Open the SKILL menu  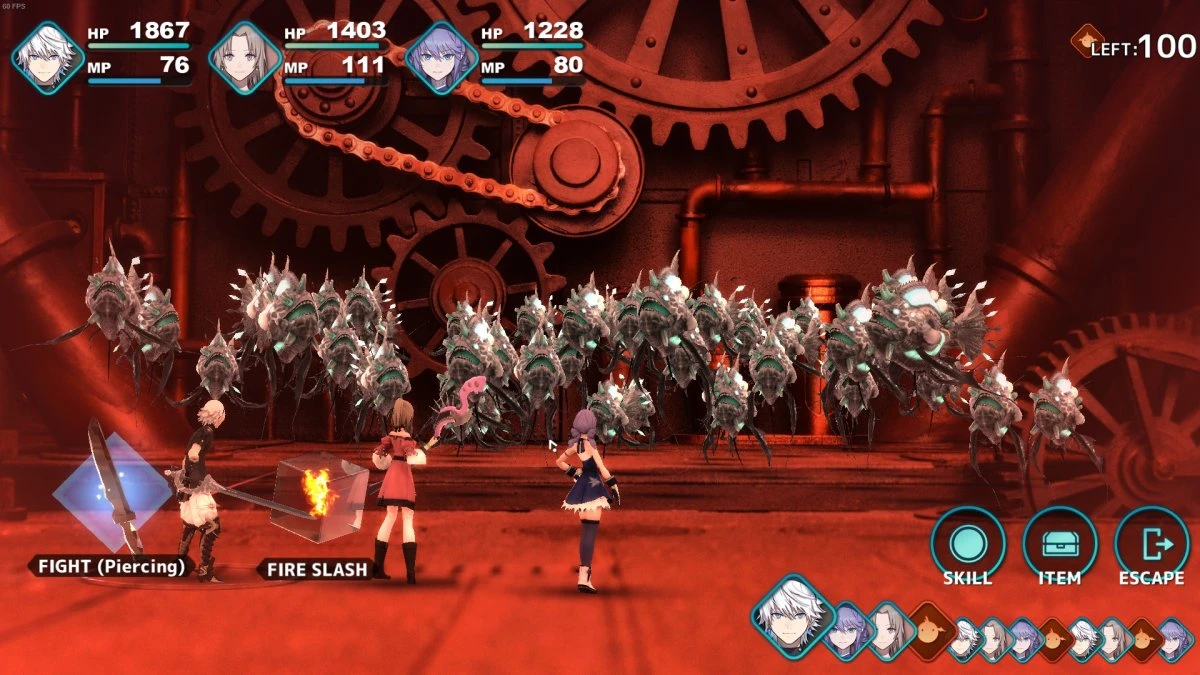[967, 544]
